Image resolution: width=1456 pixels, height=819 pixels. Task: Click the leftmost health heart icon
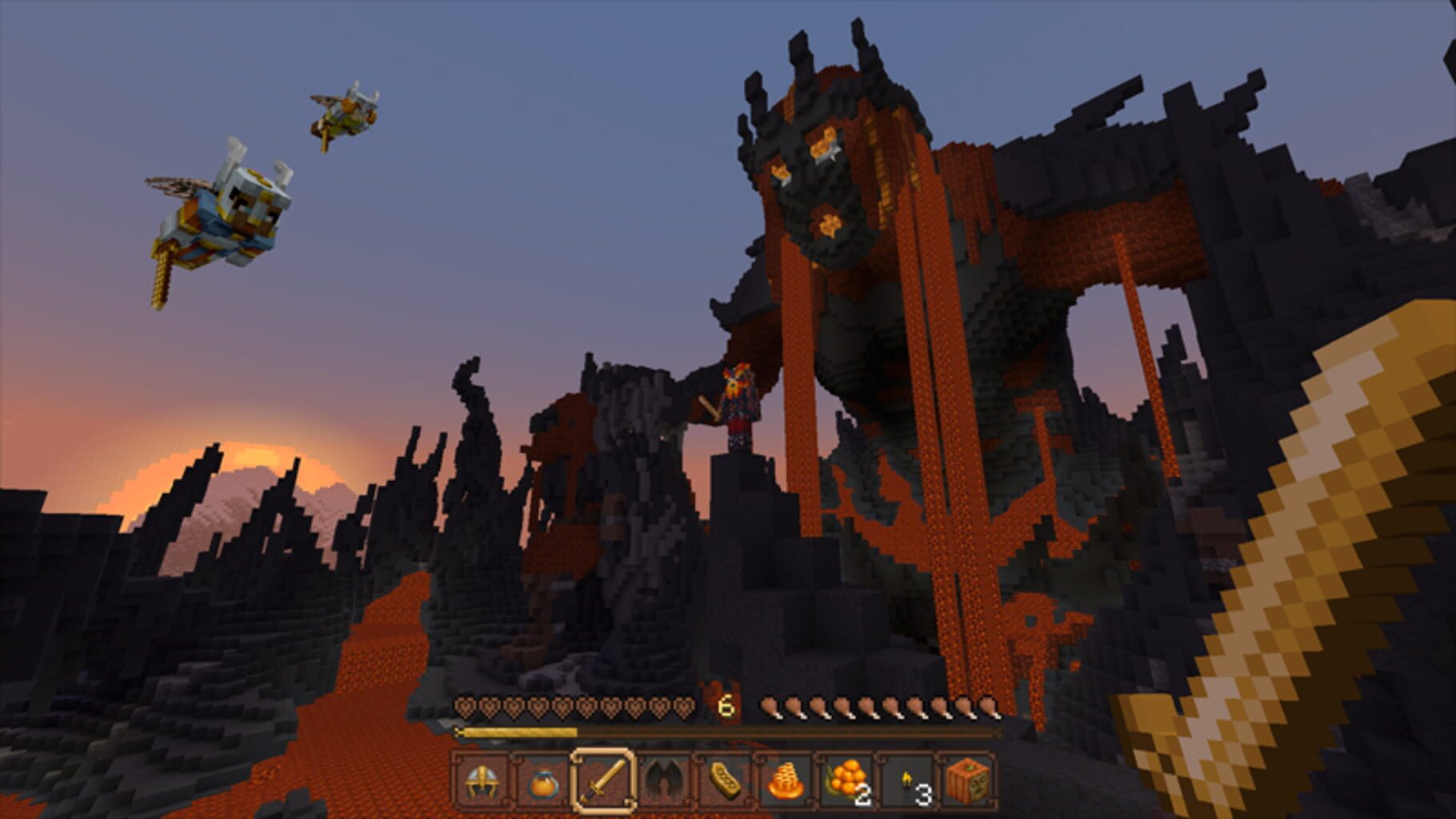(x=464, y=705)
